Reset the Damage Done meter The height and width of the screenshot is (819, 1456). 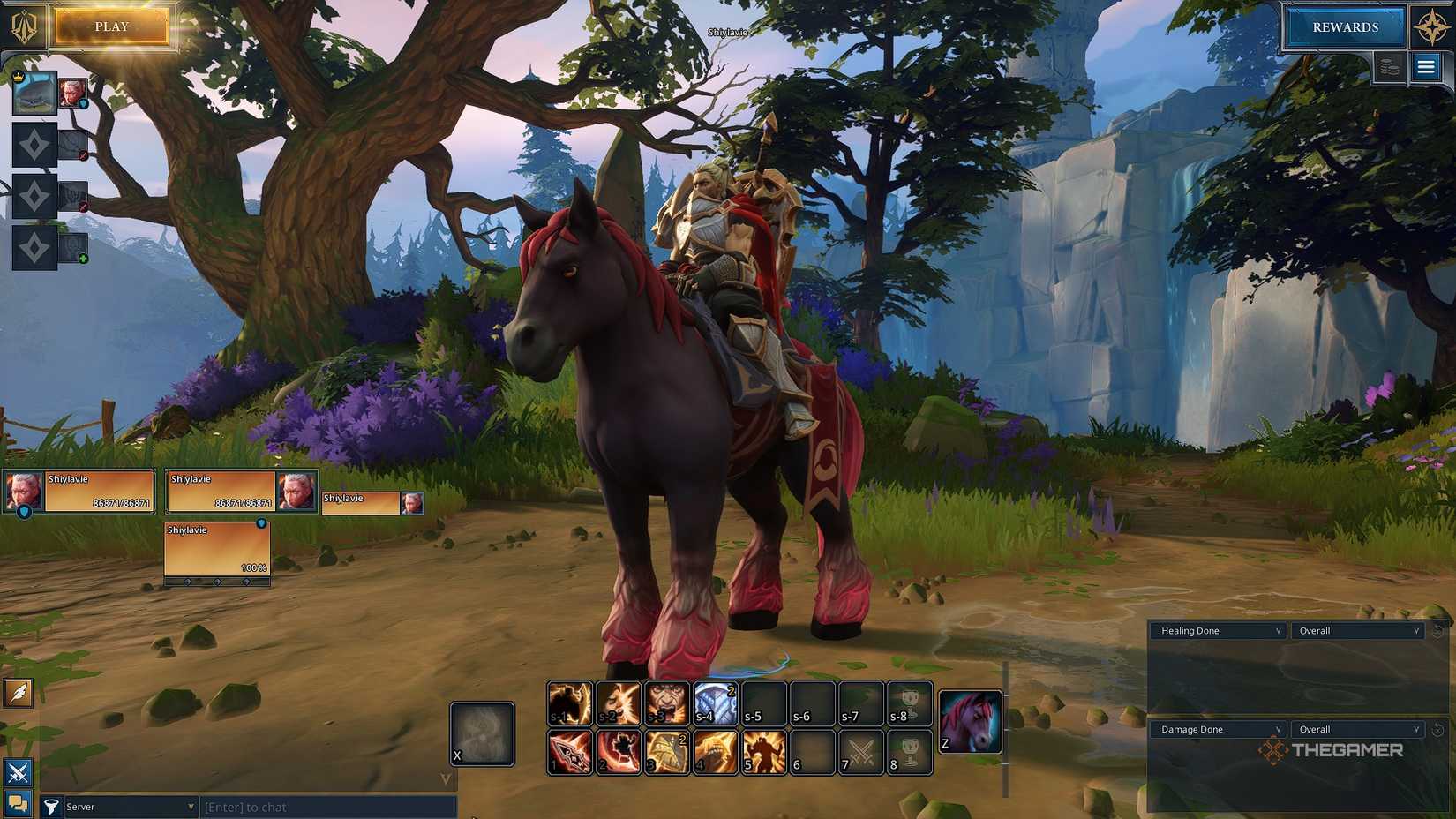click(x=1437, y=729)
